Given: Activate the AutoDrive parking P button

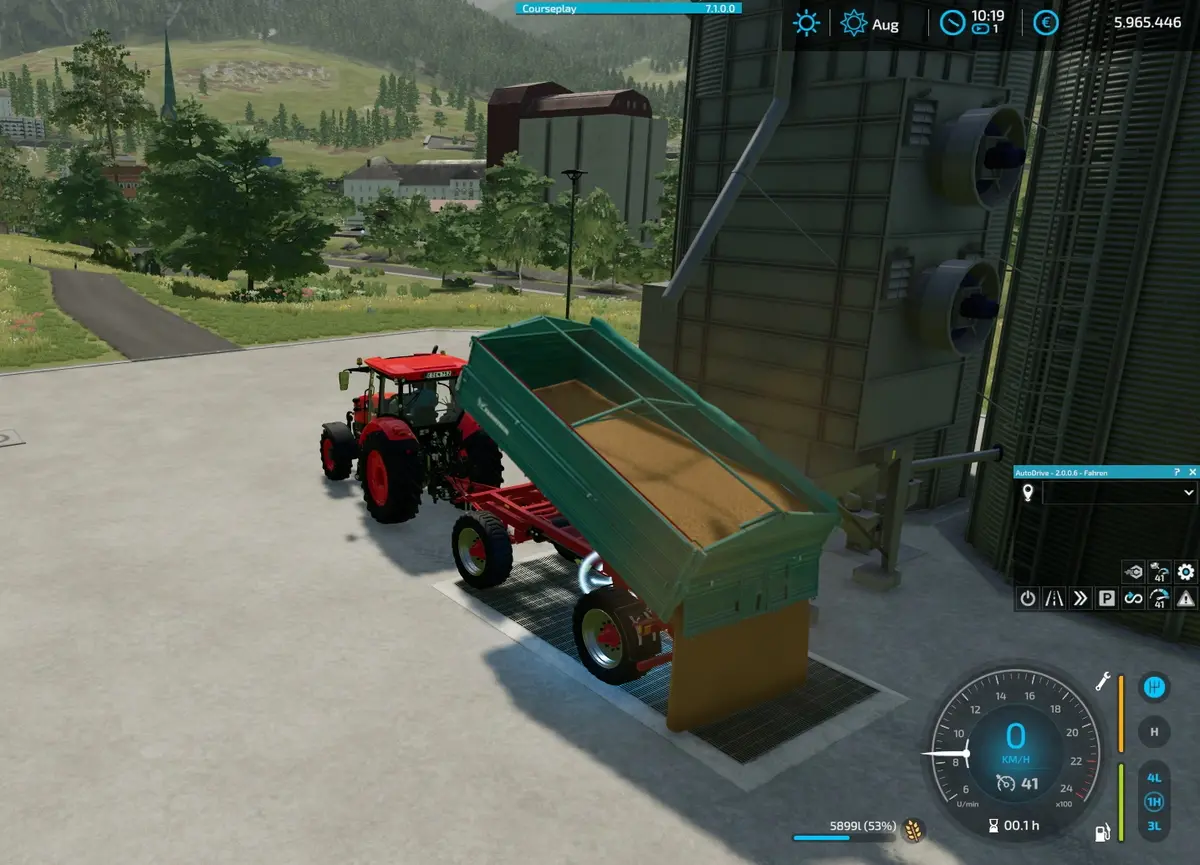Looking at the screenshot, I should coord(1107,598).
